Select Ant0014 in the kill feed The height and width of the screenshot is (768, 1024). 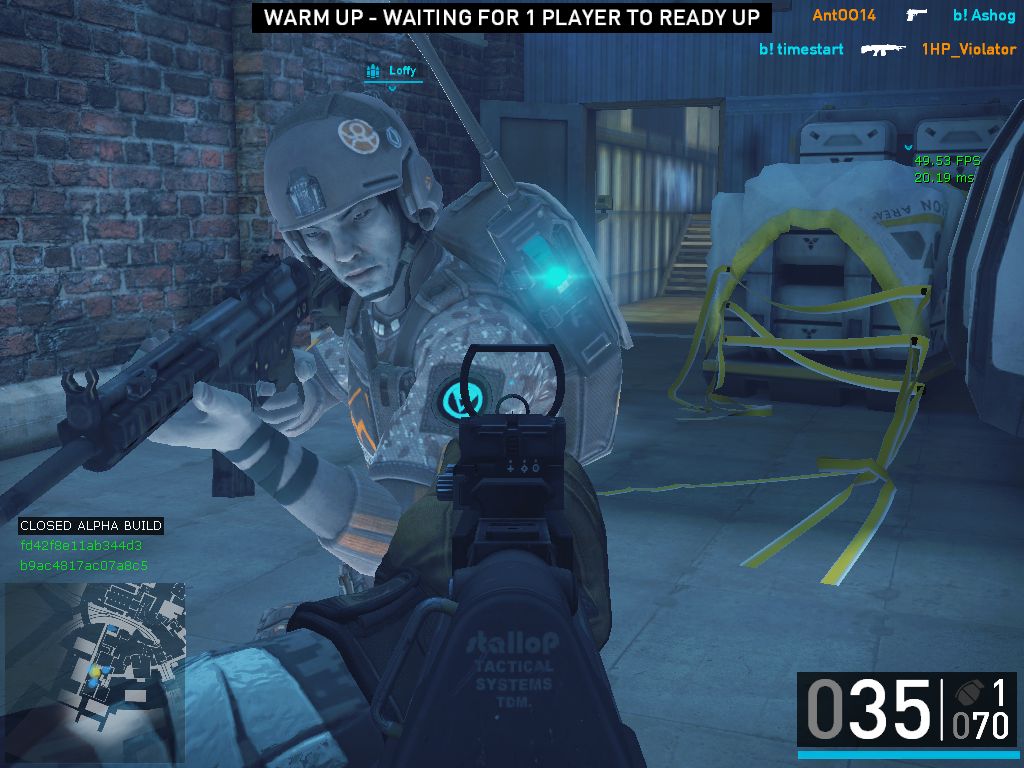pos(843,15)
